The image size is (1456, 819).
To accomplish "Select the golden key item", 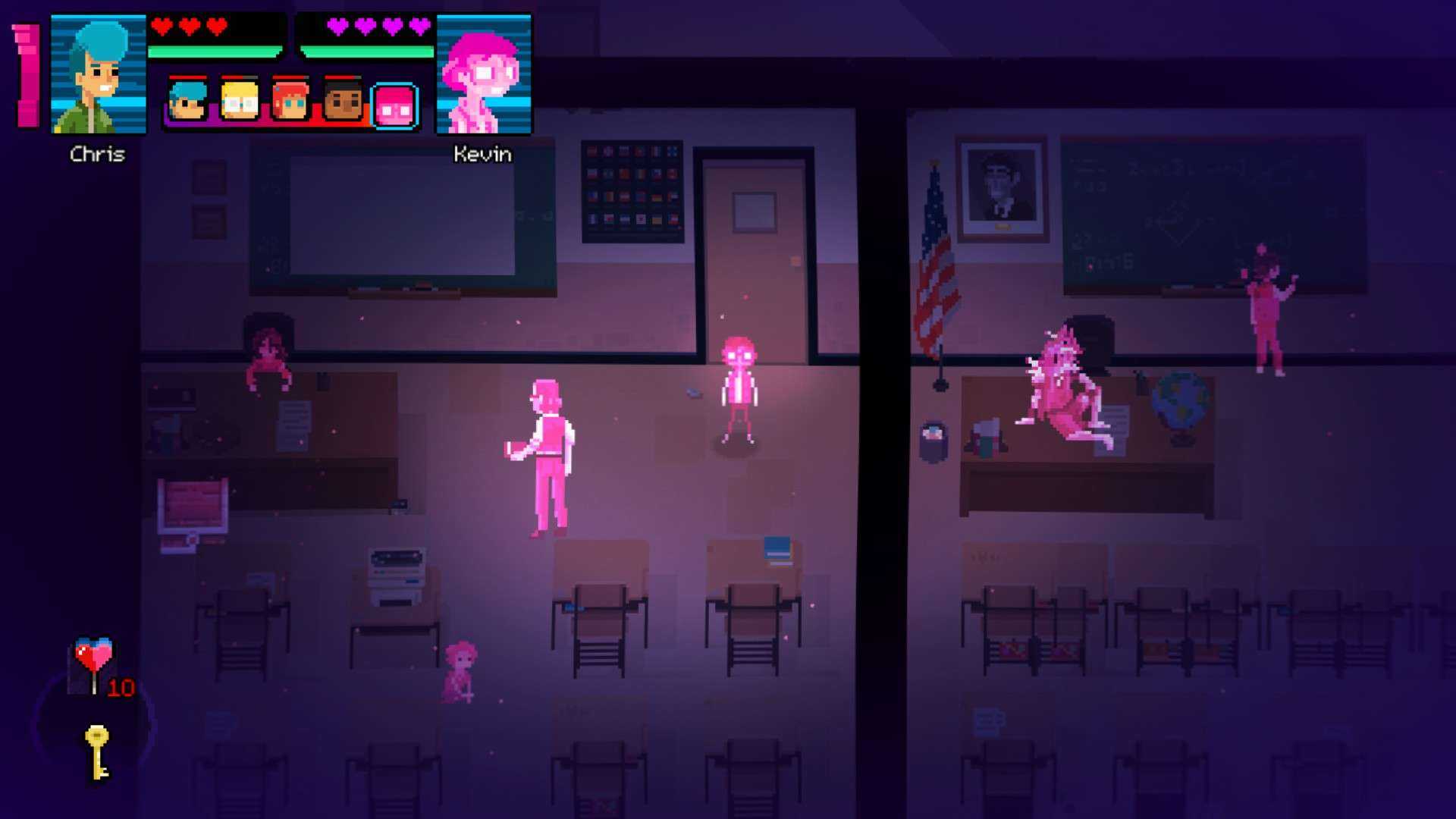I will coord(97,751).
